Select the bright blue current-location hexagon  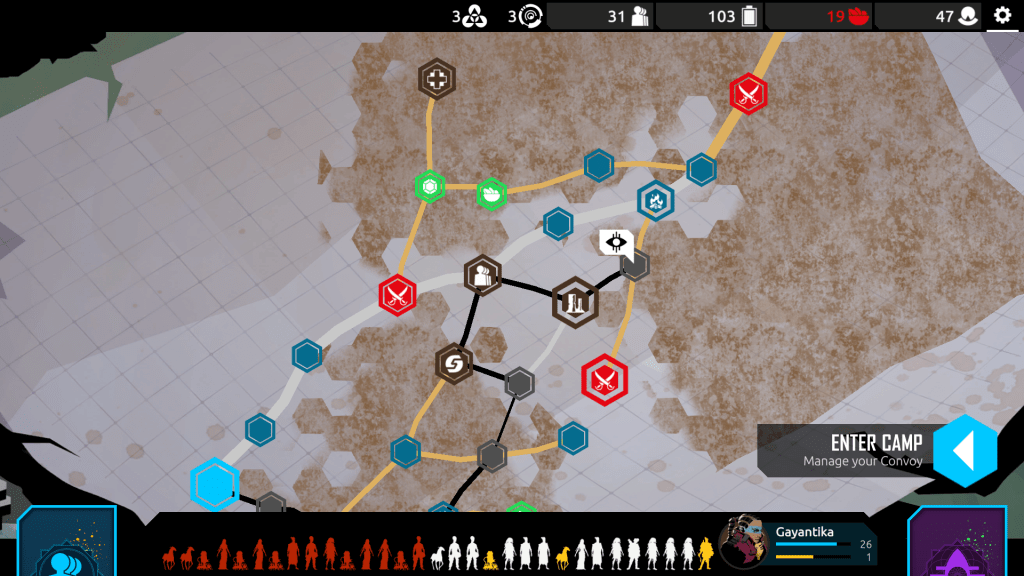coord(214,484)
